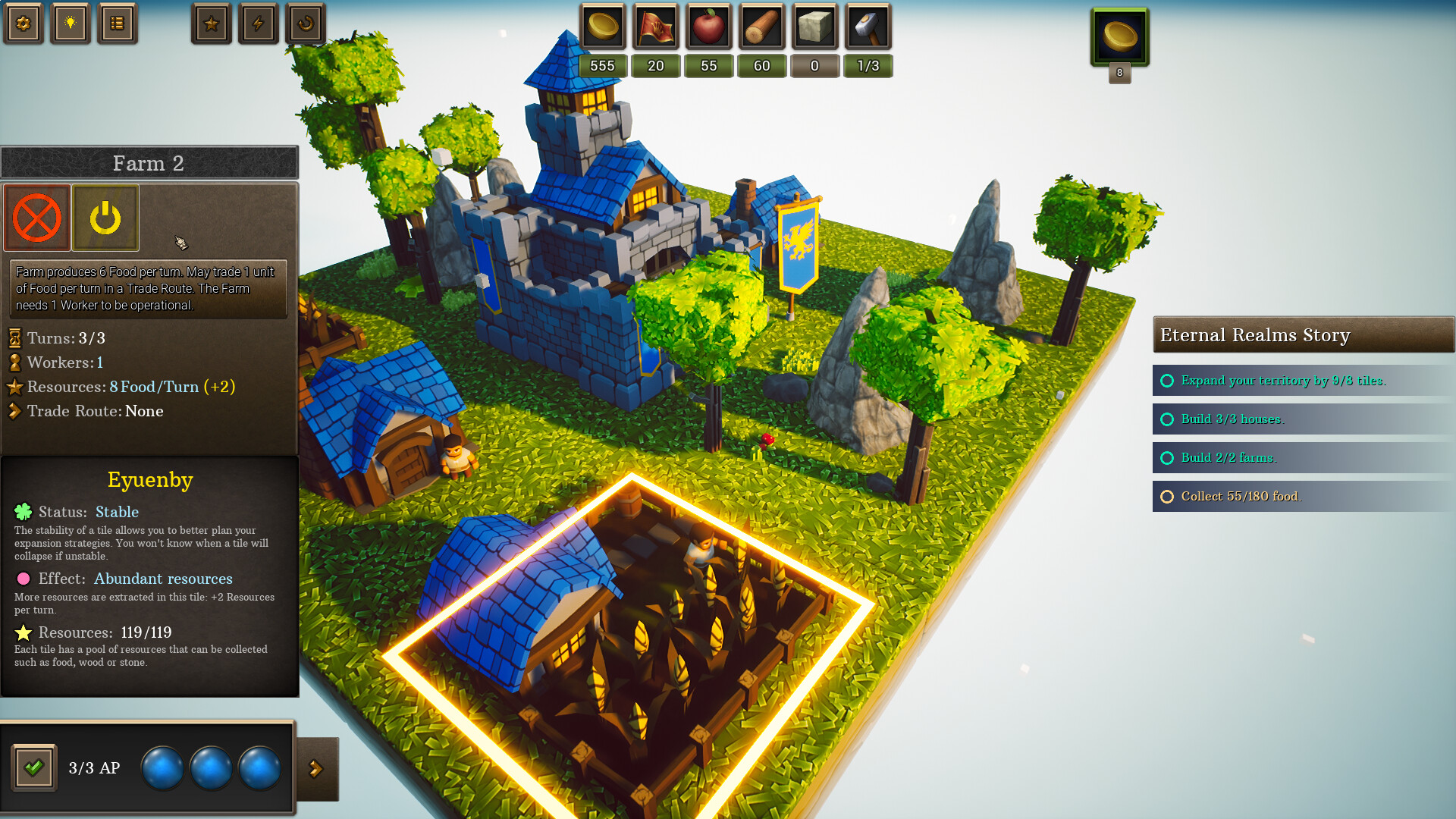Click the restart arrow icon
The width and height of the screenshot is (1456, 819).
pos(305,24)
